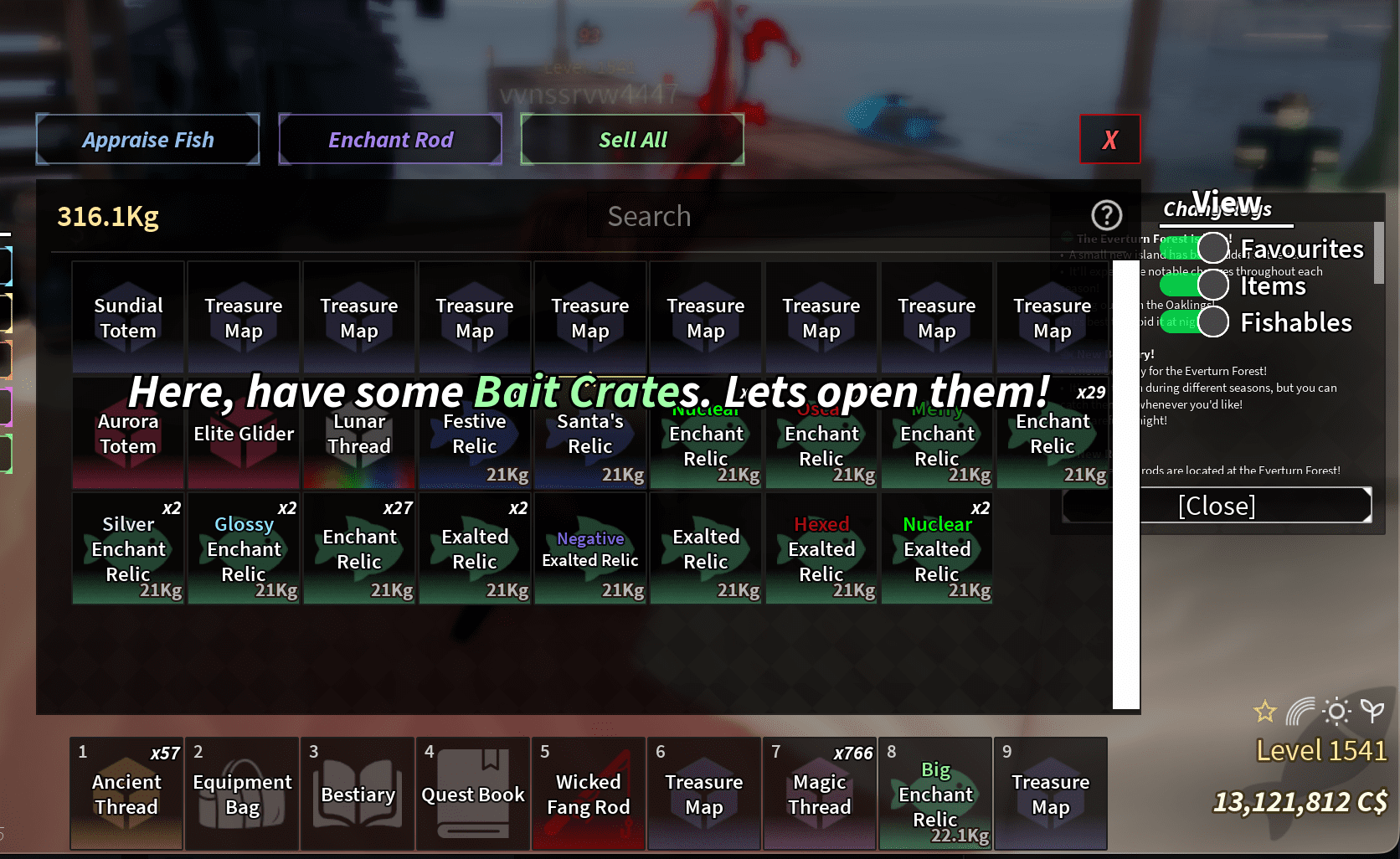Click the sprout season icon near Level 1541

point(1372,712)
